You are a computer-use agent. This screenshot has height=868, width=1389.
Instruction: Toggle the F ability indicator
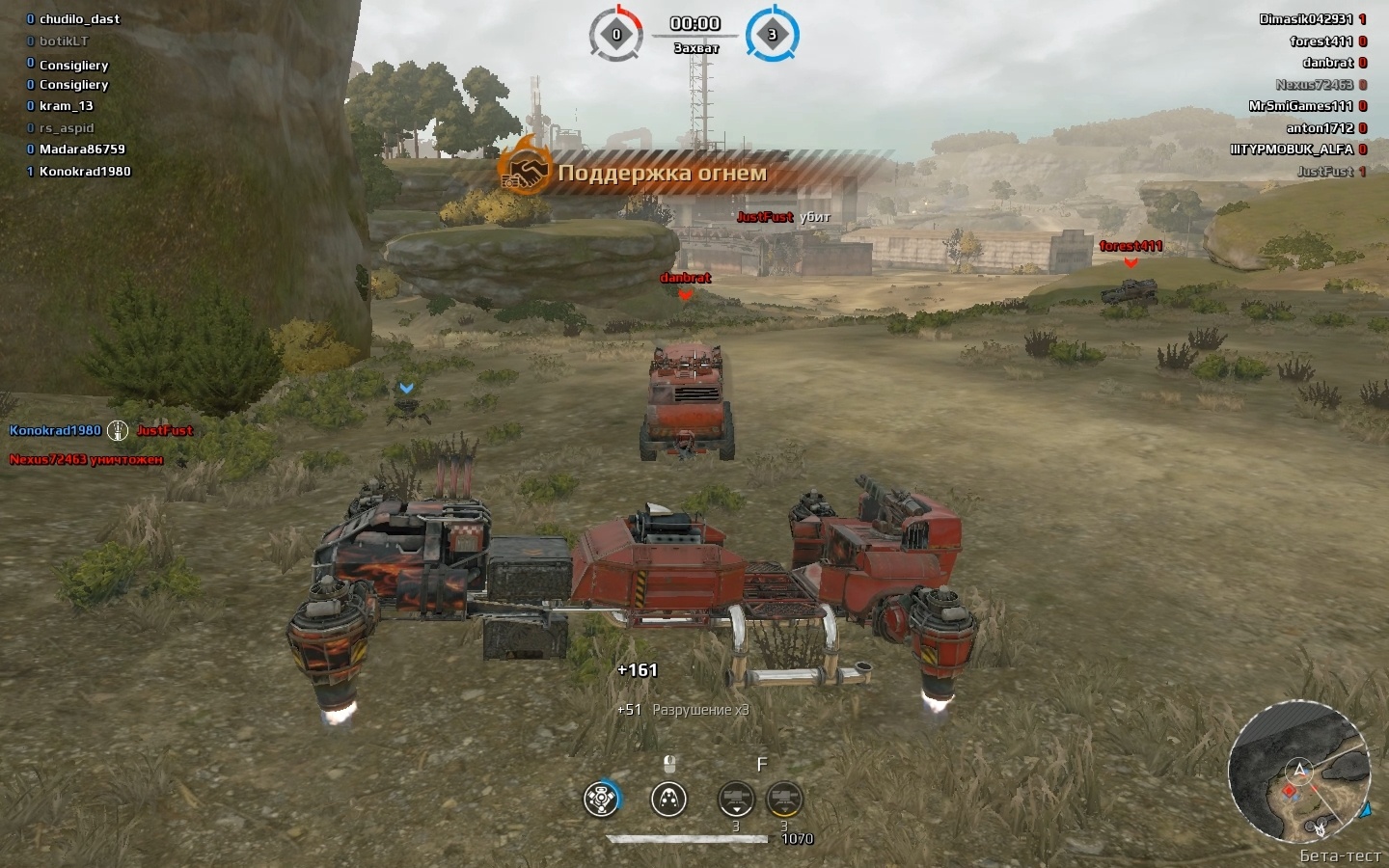click(762, 763)
